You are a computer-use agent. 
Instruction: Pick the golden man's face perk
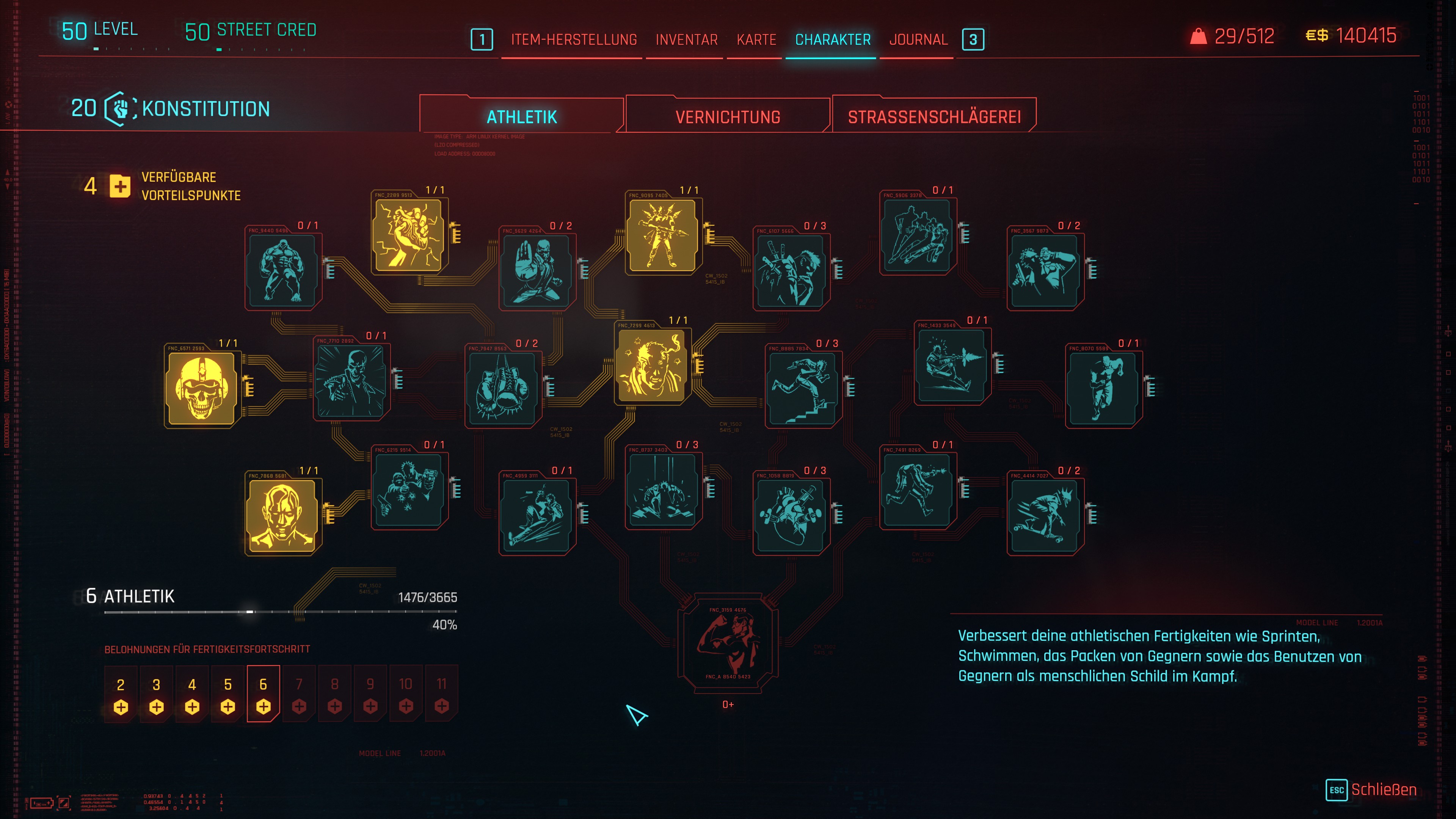(x=282, y=515)
